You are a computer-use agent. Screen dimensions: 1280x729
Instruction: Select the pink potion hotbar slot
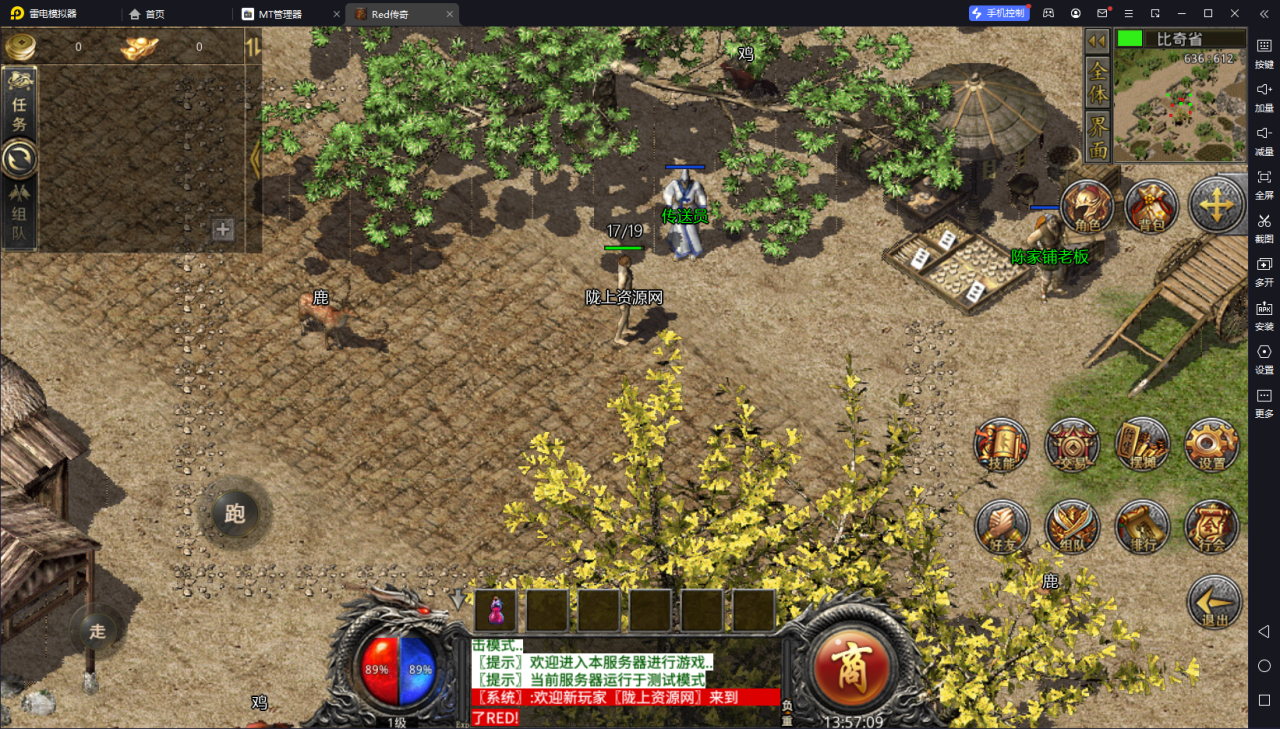(x=496, y=610)
